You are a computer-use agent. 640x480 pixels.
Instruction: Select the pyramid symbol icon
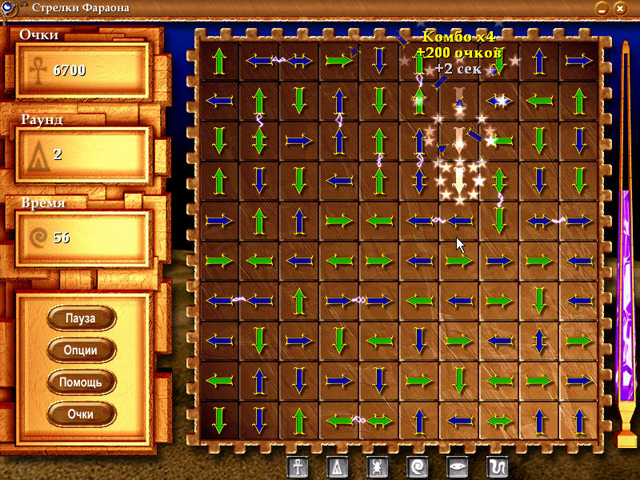[x=339, y=467]
